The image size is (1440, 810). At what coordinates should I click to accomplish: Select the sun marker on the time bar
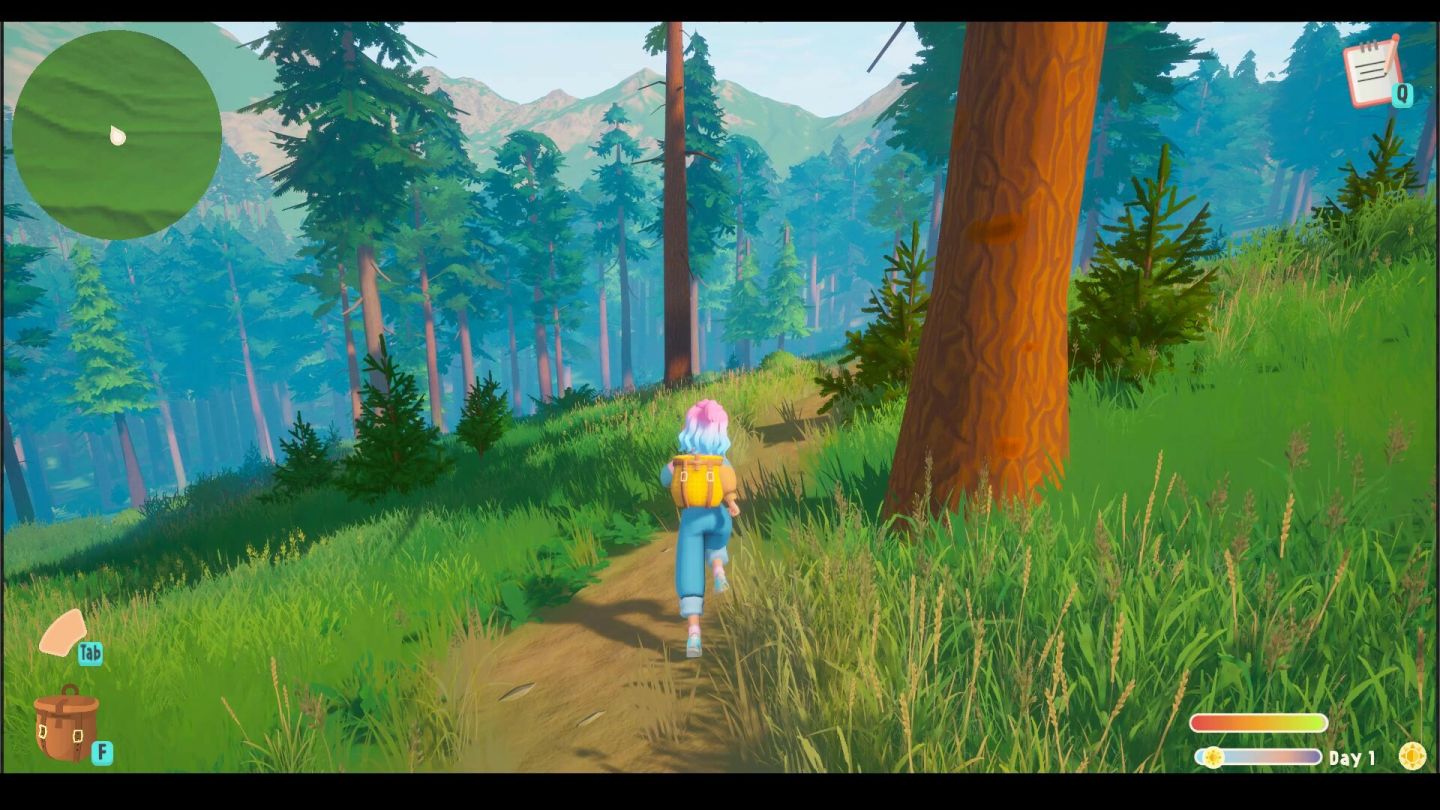[x=1211, y=758]
